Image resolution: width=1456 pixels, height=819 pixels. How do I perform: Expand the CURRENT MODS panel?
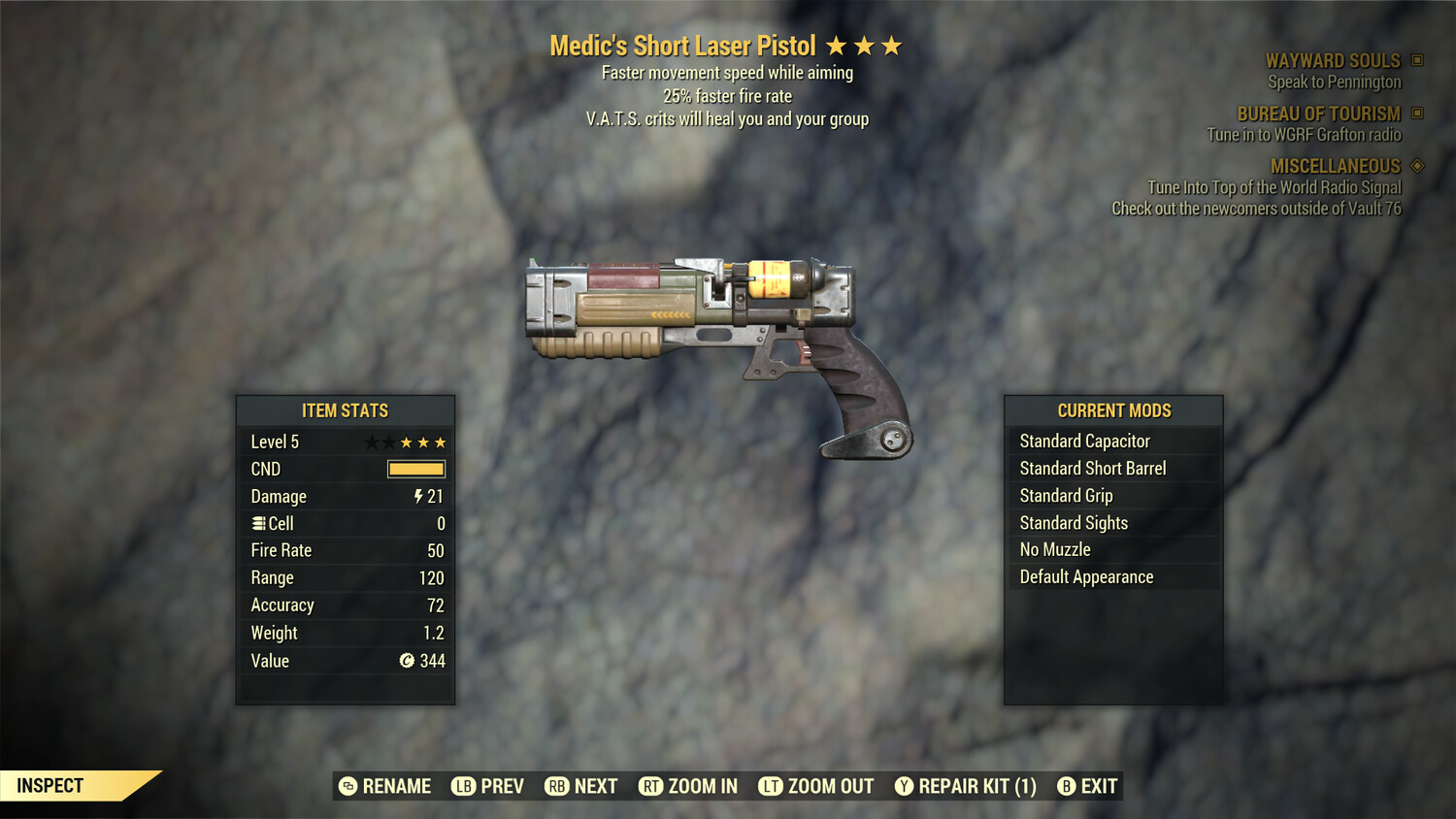click(x=1113, y=409)
